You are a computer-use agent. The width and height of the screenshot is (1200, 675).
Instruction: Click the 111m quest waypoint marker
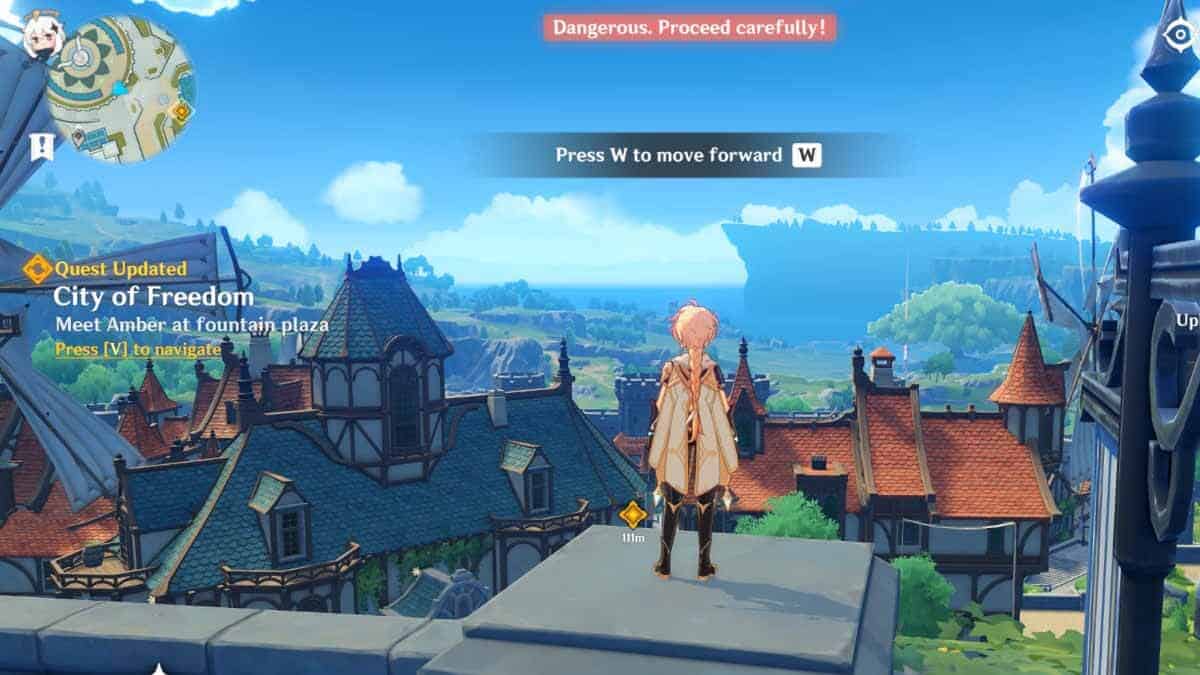click(633, 516)
